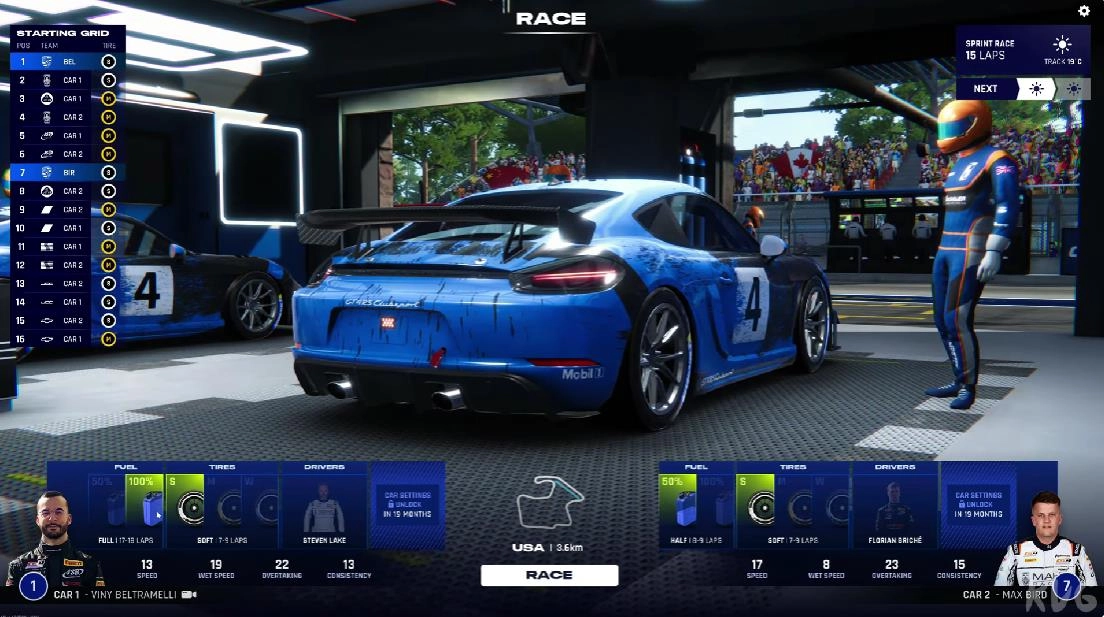Select 50% fuel for Car 2
The height and width of the screenshot is (617, 1104).
[x=676, y=499]
